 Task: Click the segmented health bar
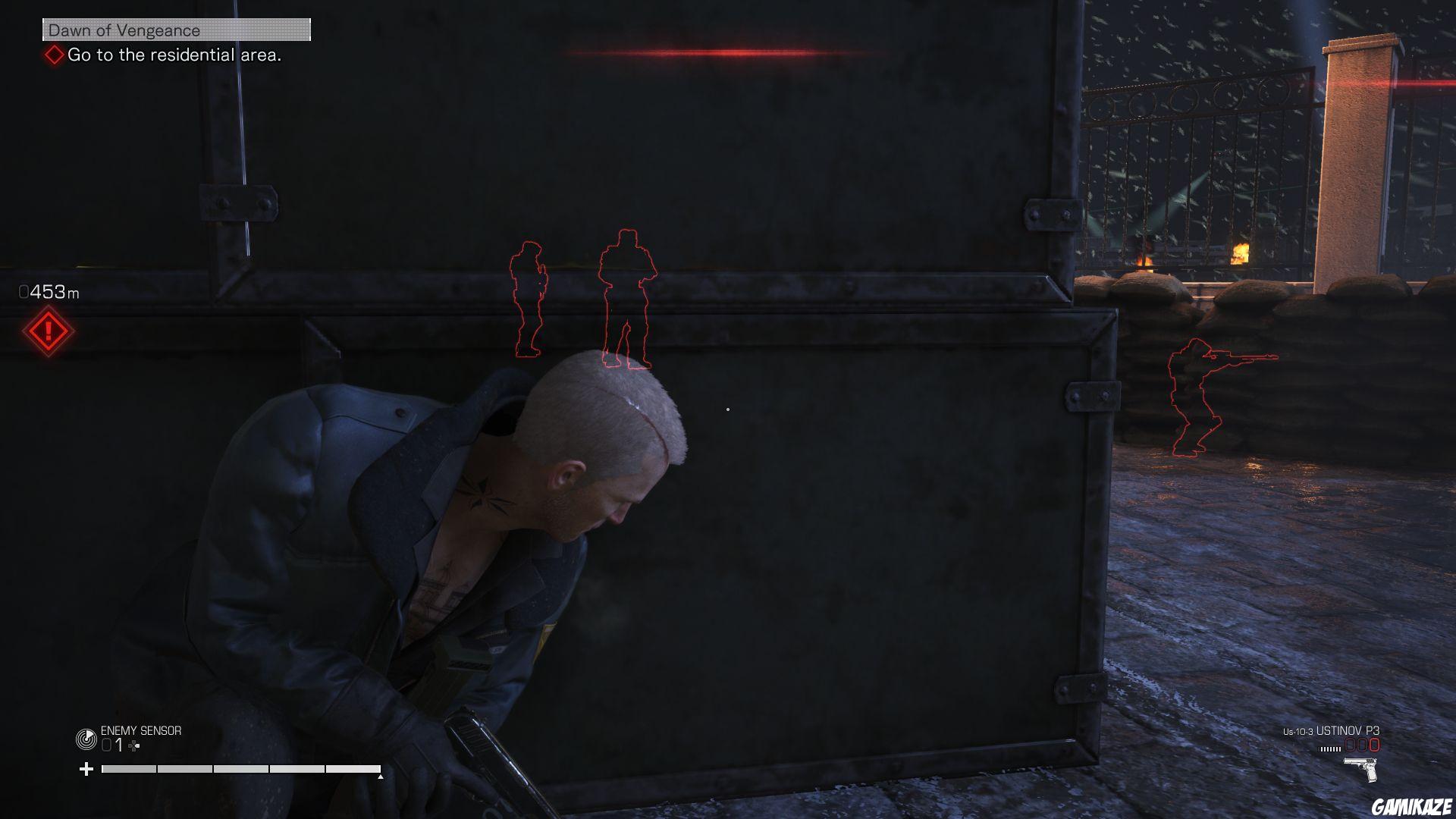[243, 768]
